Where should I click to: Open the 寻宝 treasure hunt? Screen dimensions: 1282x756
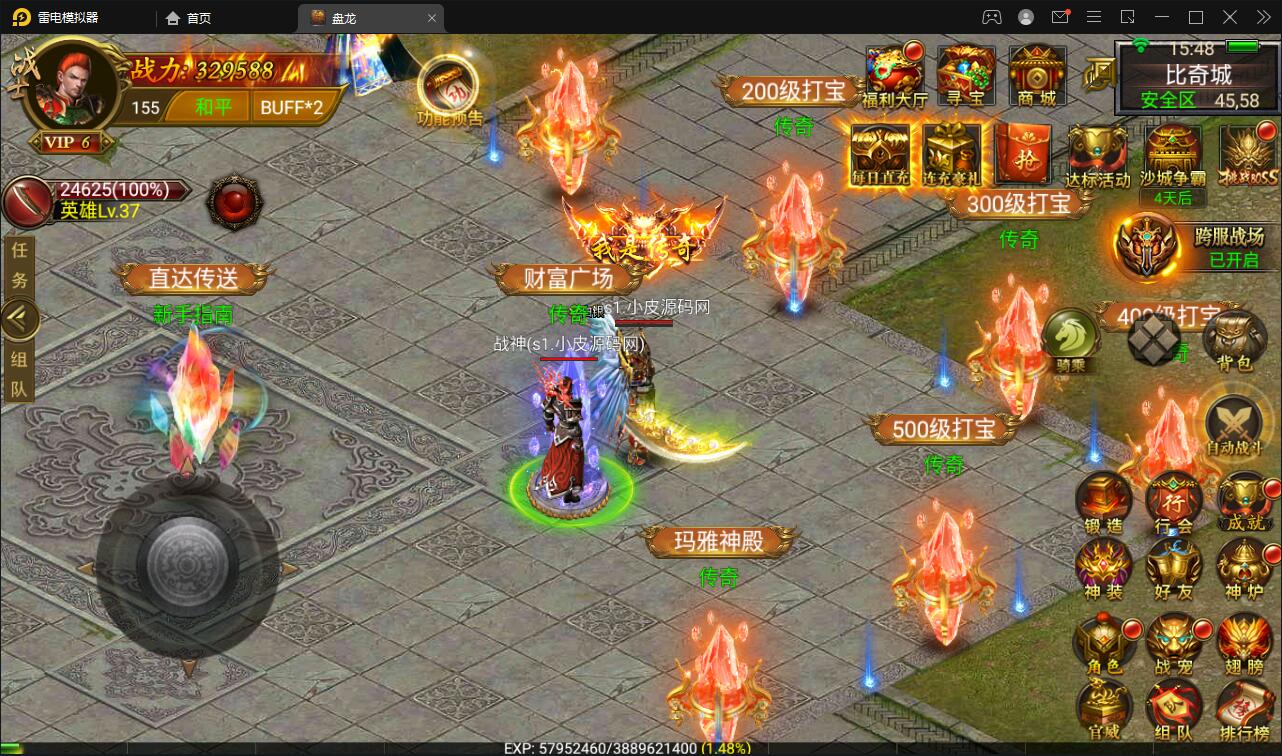point(966,74)
